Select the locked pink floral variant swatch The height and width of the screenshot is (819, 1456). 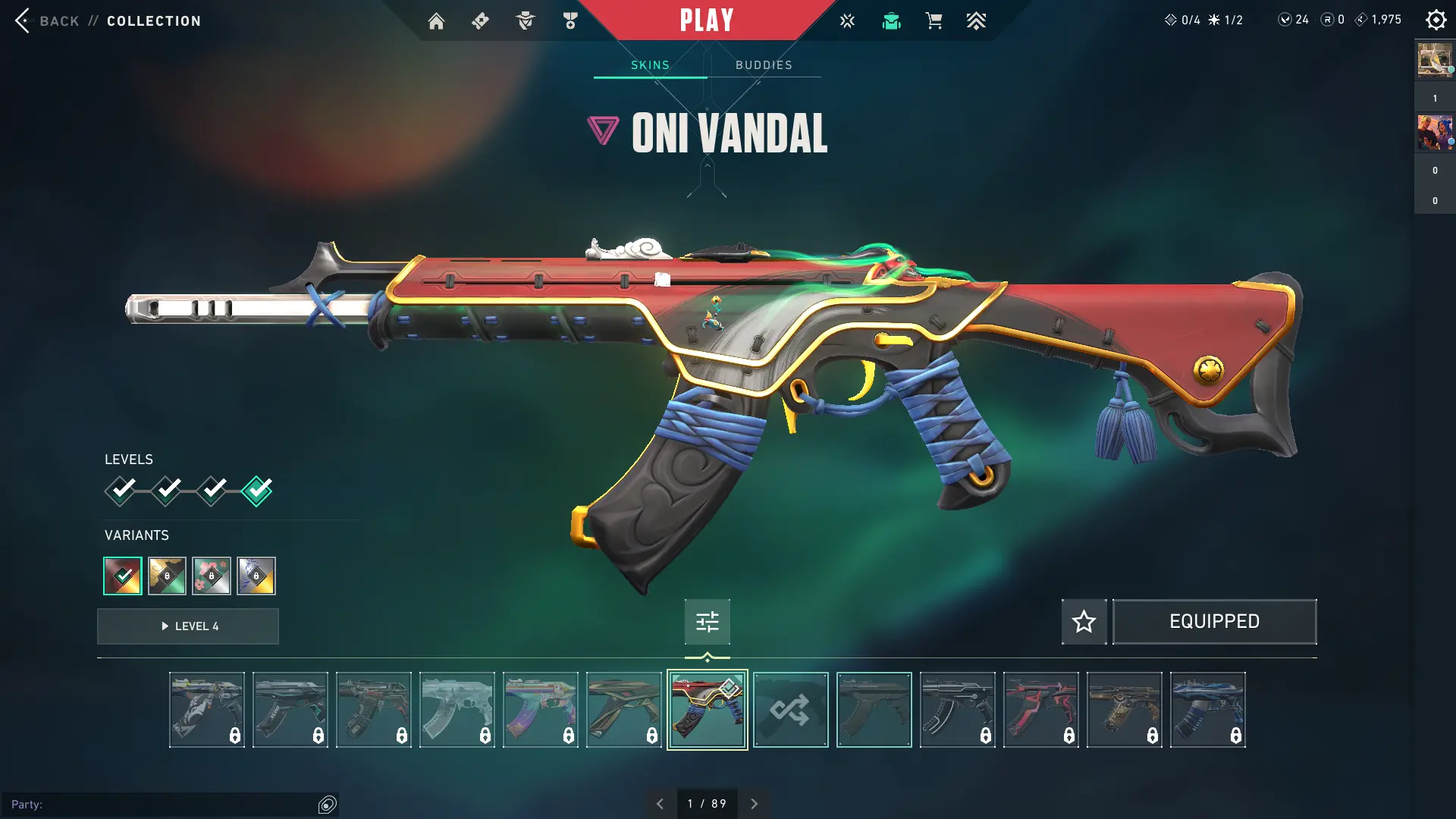pos(212,576)
